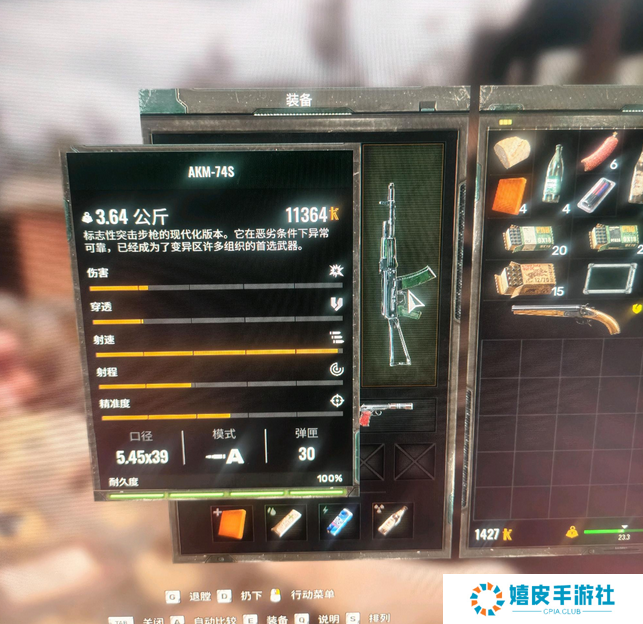
Task: Use the energy drink quick slot
Action: 338,520
